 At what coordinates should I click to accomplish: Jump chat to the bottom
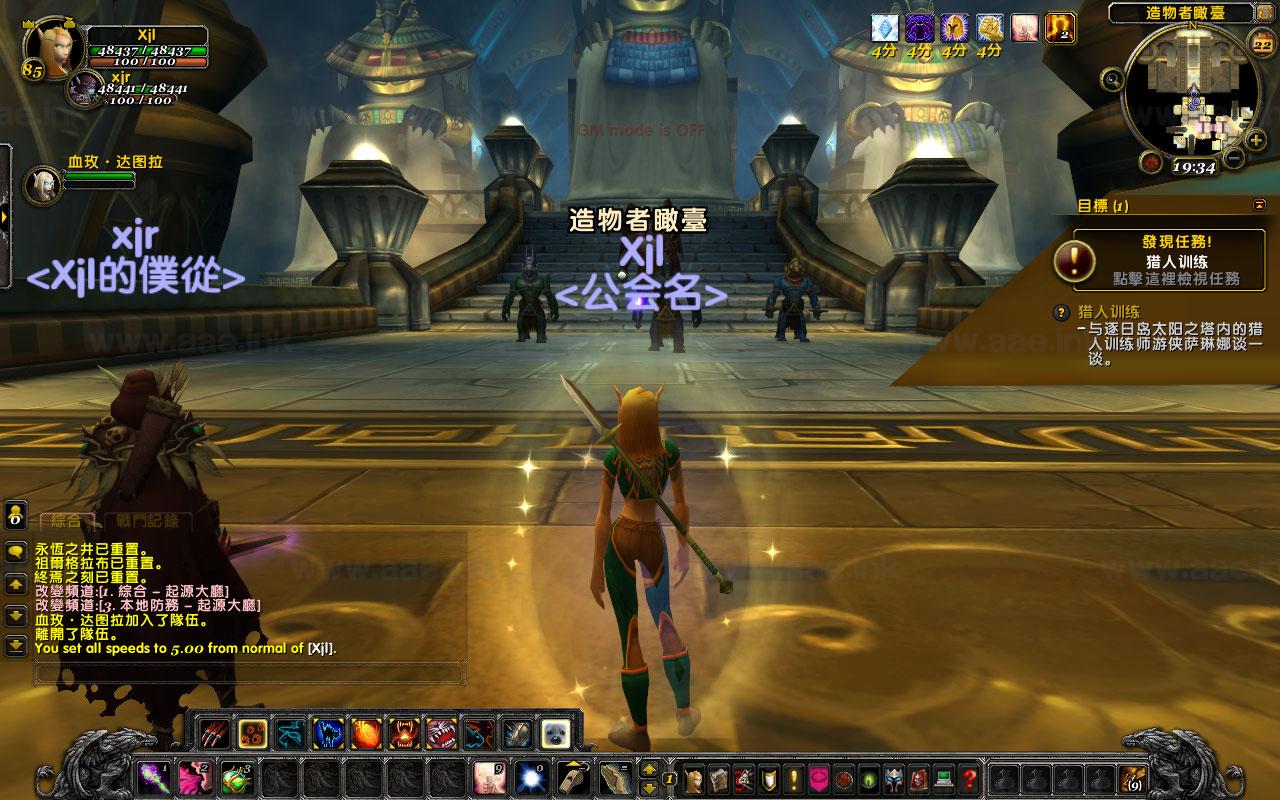[x=16, y=646]
